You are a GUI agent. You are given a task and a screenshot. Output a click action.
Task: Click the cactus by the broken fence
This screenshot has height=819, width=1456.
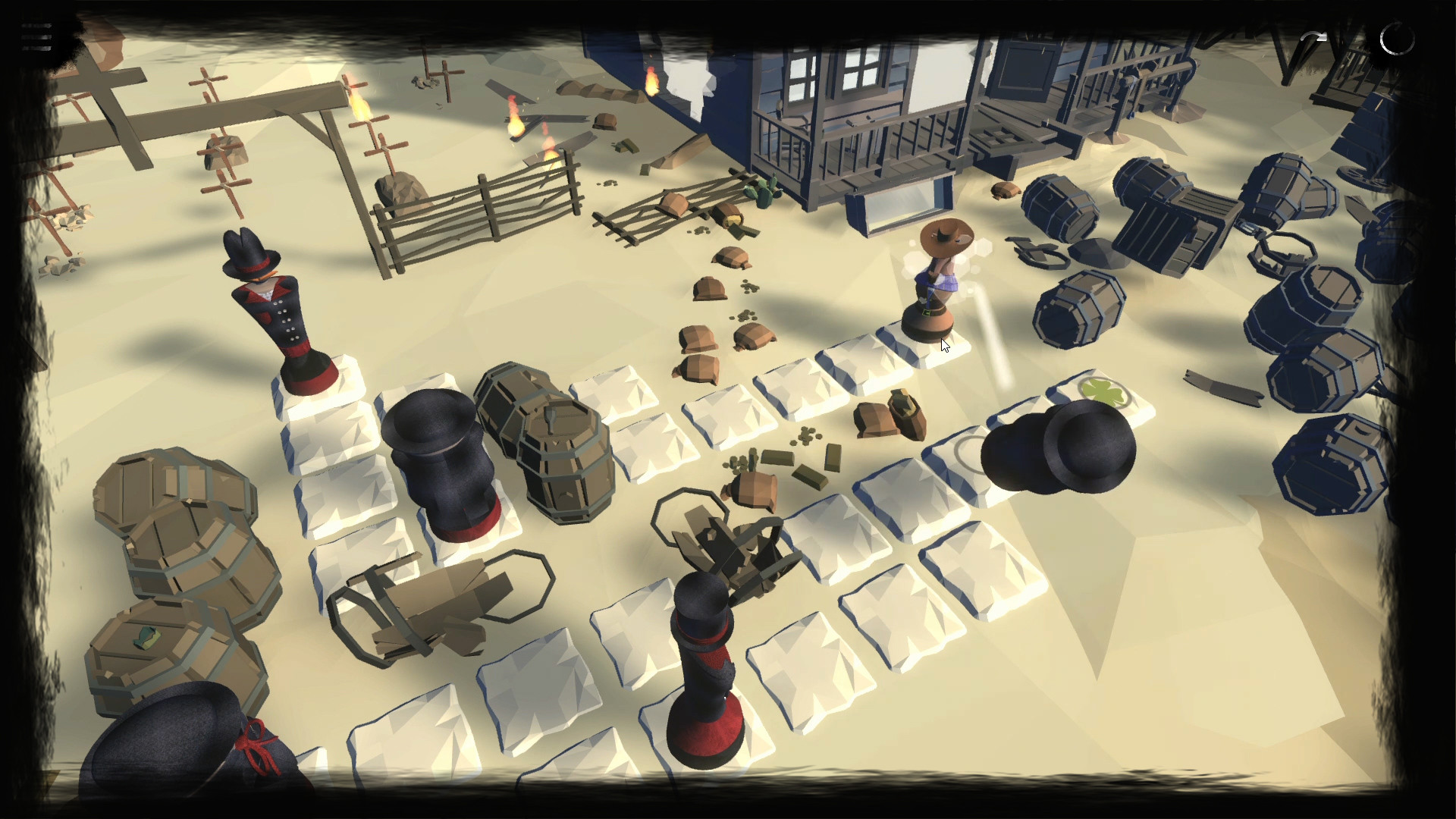[762, 193]
